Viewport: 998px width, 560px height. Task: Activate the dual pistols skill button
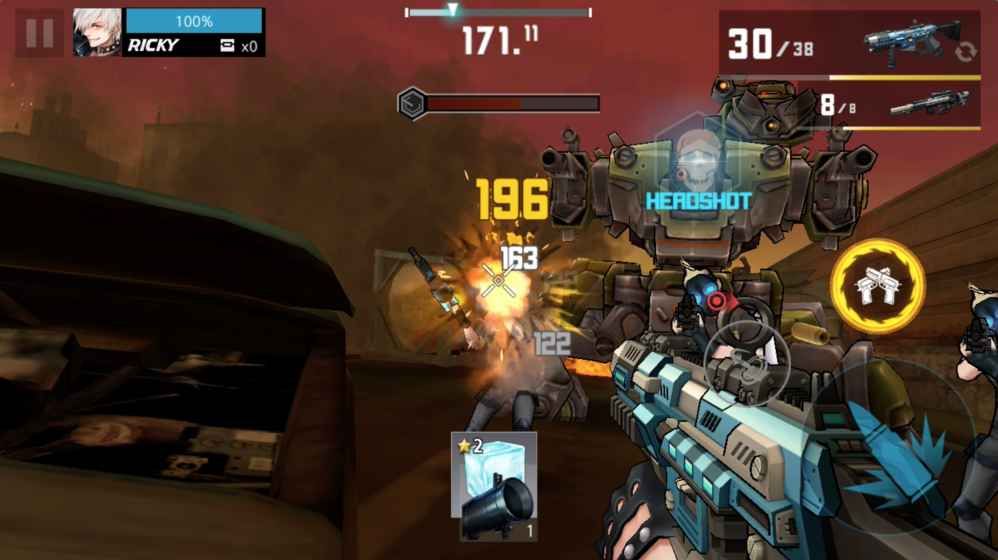[877, 285]
